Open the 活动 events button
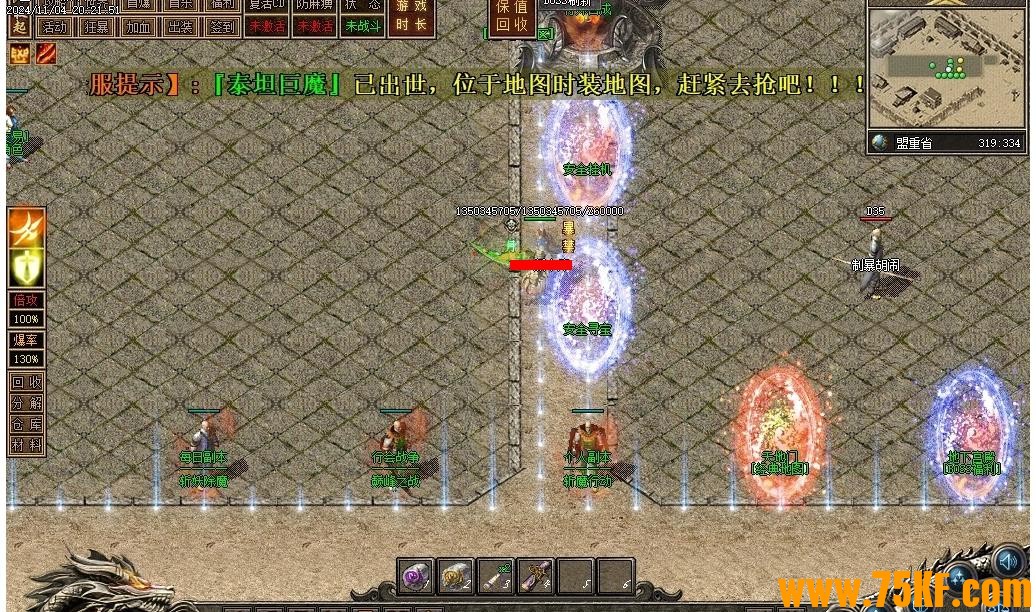The height and width of the screenshot is (612, 1036). (55, 27)
